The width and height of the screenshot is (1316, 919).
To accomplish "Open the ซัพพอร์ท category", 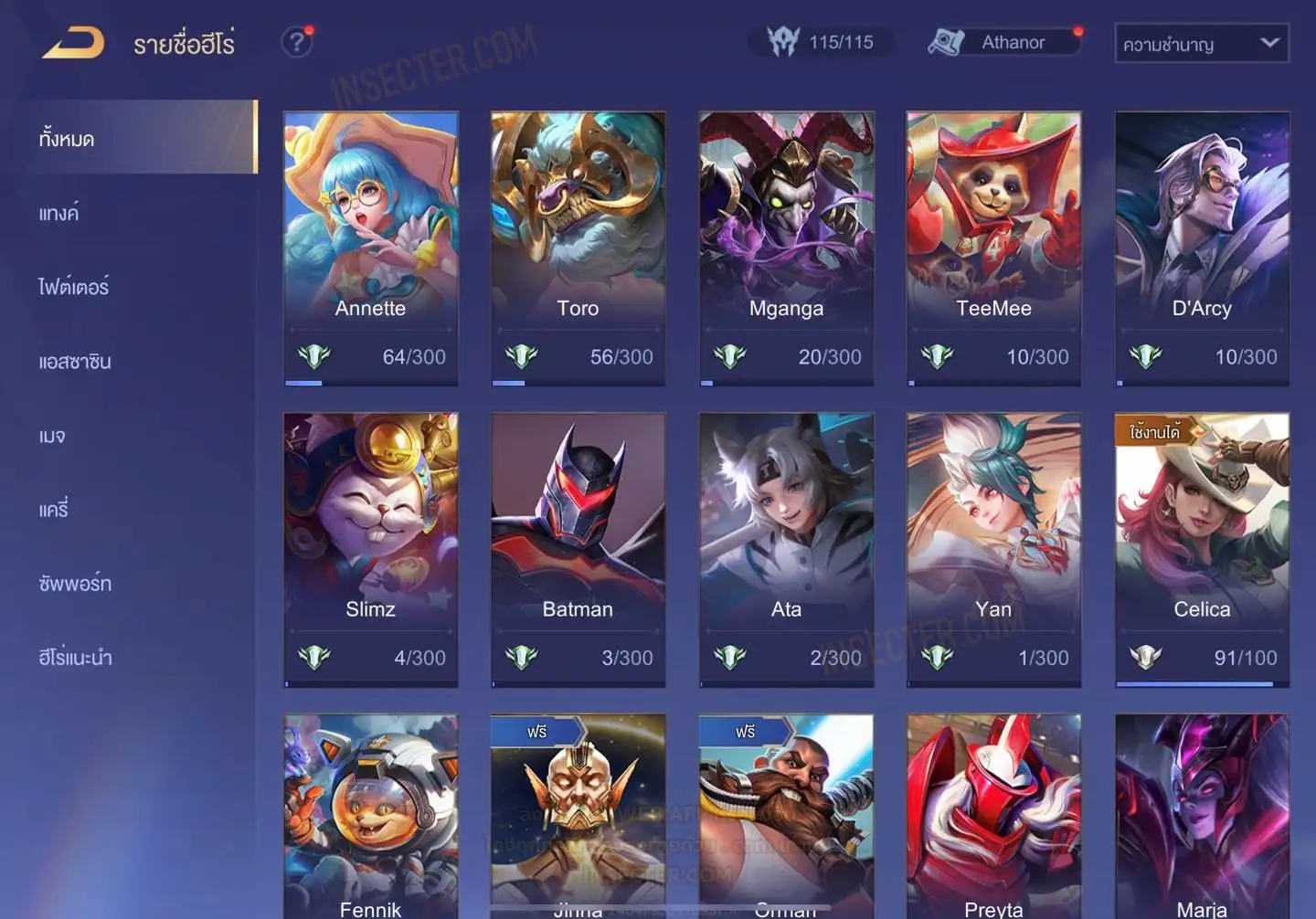I will (x=75, y=583).
